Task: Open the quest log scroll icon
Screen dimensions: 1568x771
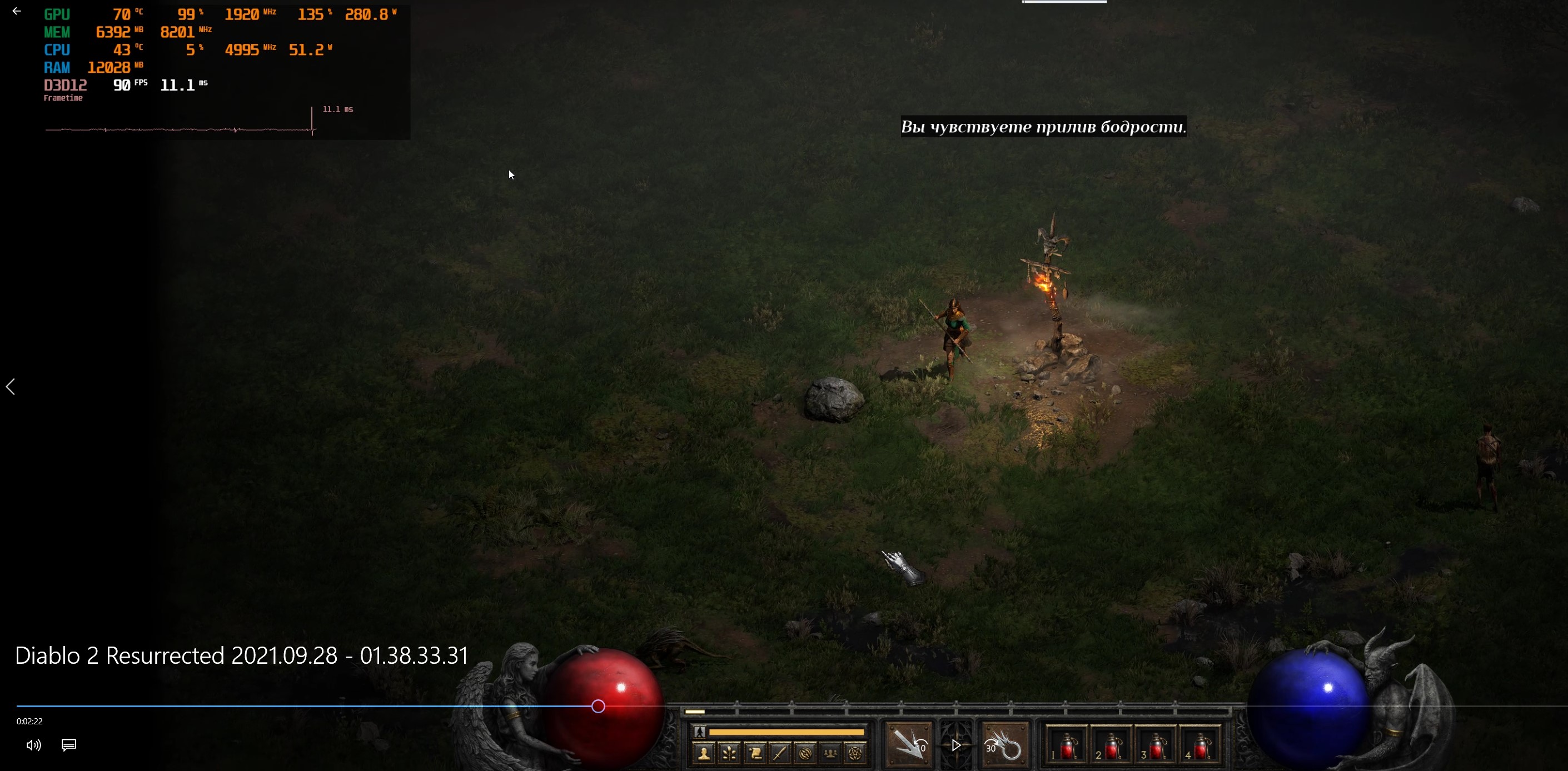Action: [755, 754]
